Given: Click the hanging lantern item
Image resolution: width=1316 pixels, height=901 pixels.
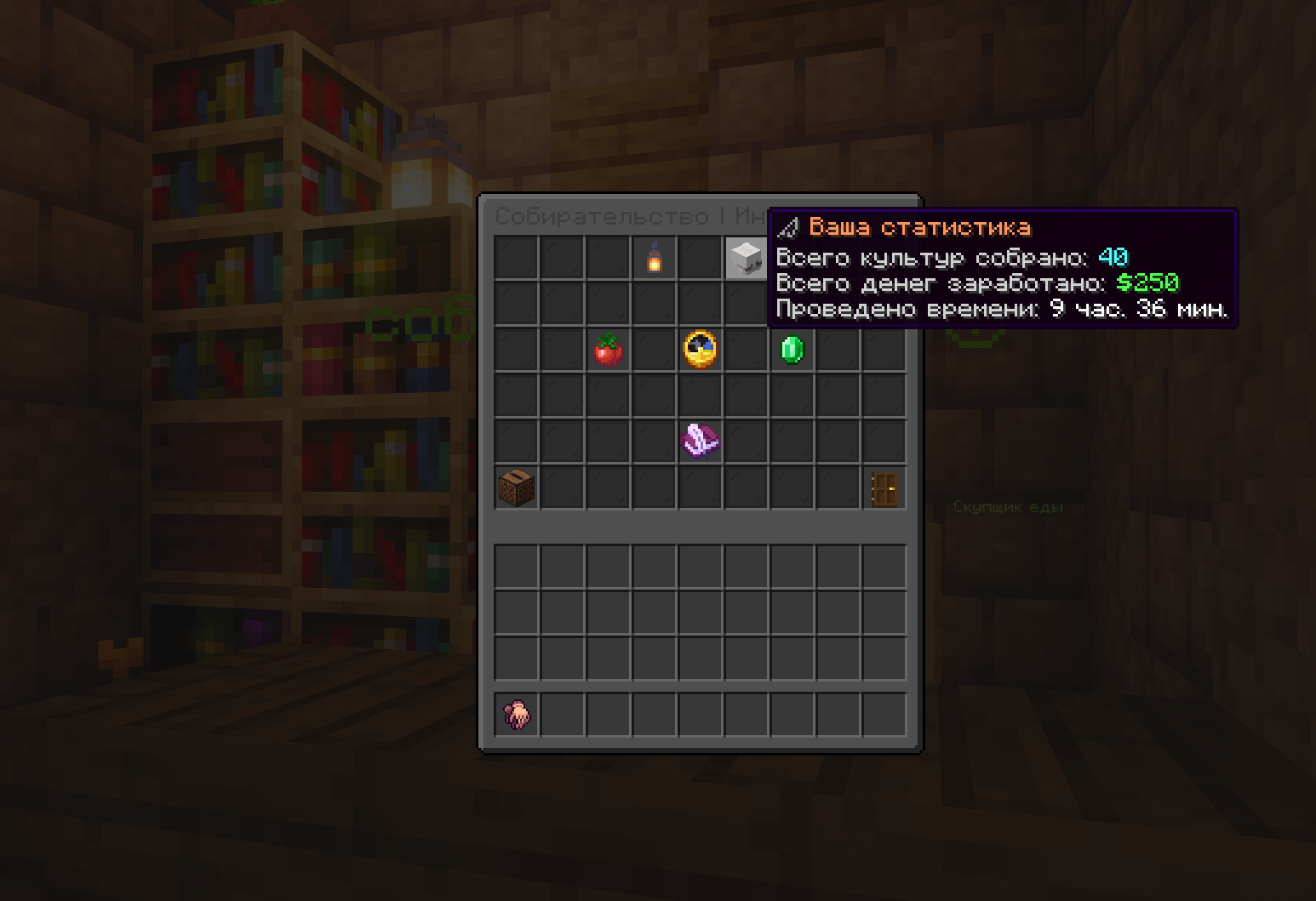Looking at the screenshot, I should pos(654,258).
